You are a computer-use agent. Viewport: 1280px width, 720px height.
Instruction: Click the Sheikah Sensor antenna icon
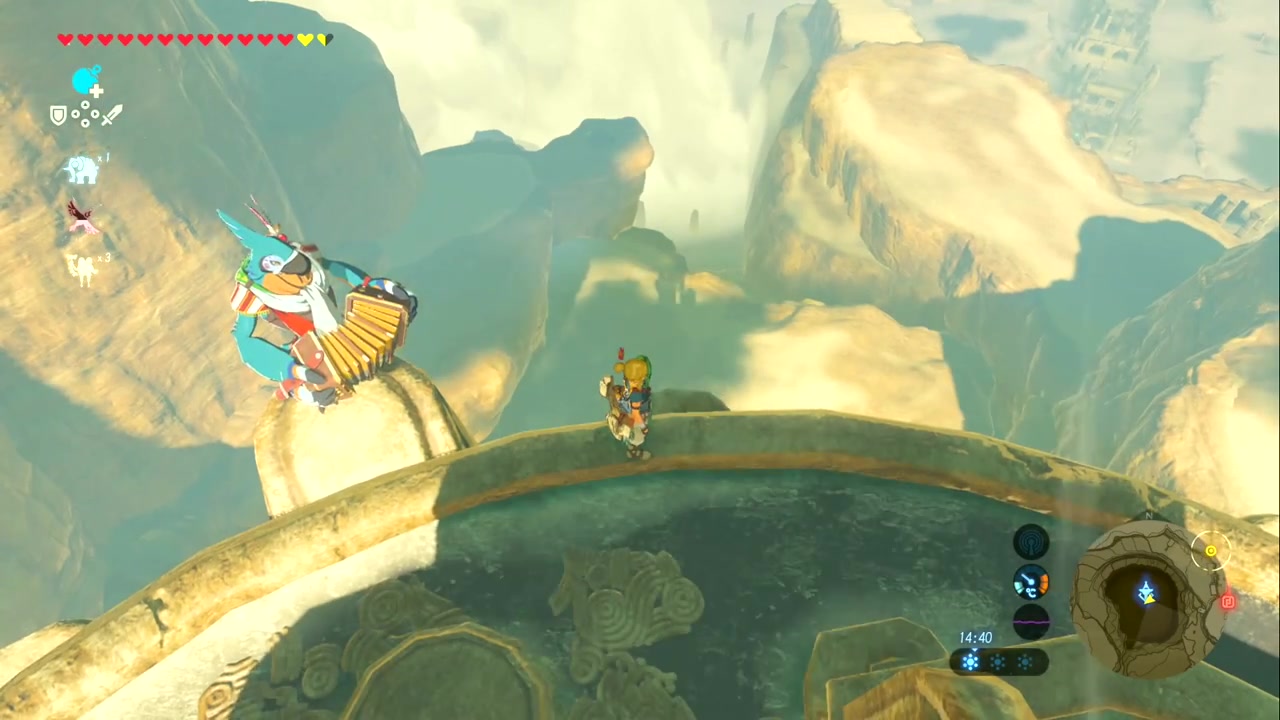pyautogui.click(x=1031, y=542)
